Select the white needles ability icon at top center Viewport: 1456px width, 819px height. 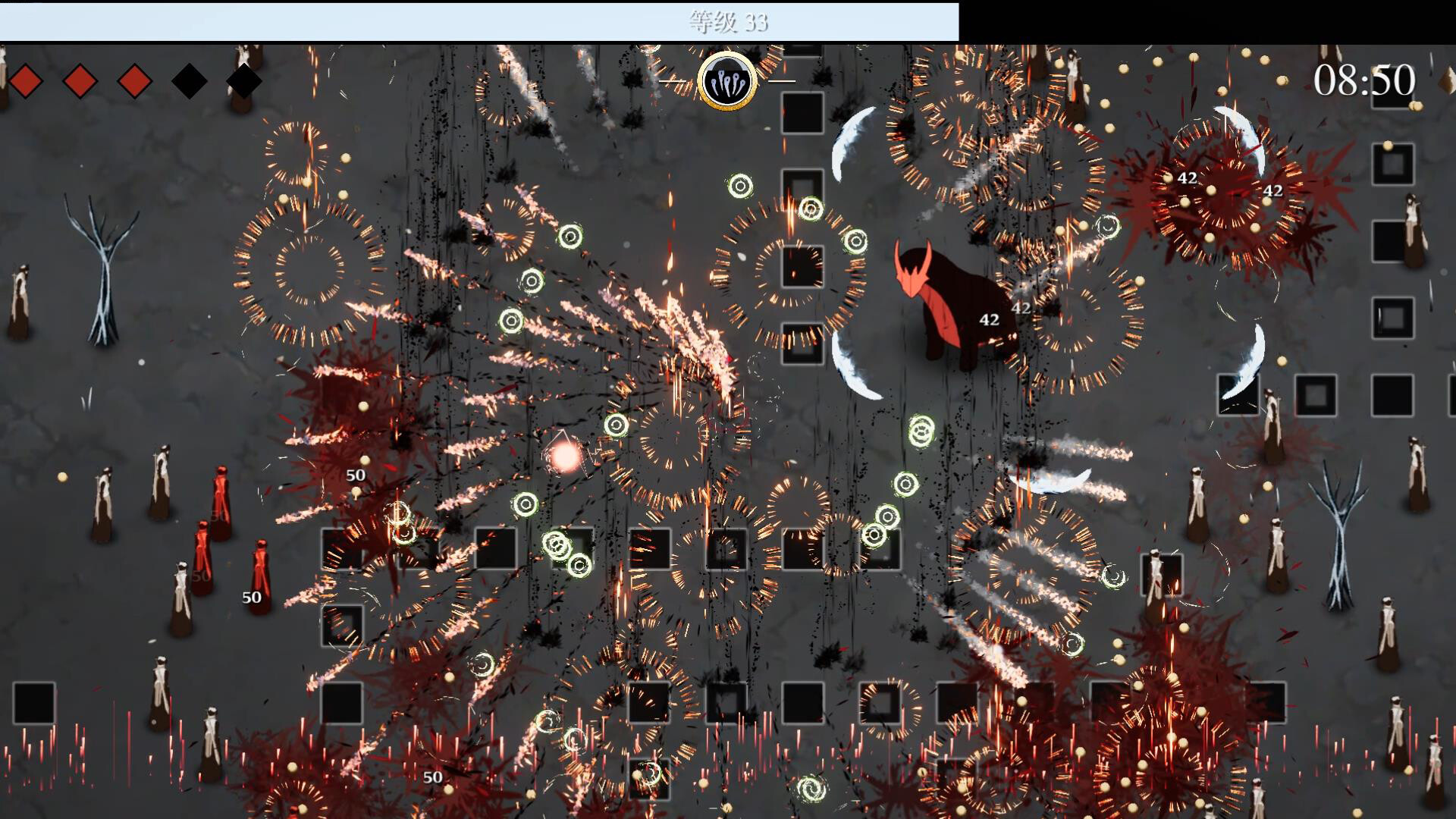point(726,82)
